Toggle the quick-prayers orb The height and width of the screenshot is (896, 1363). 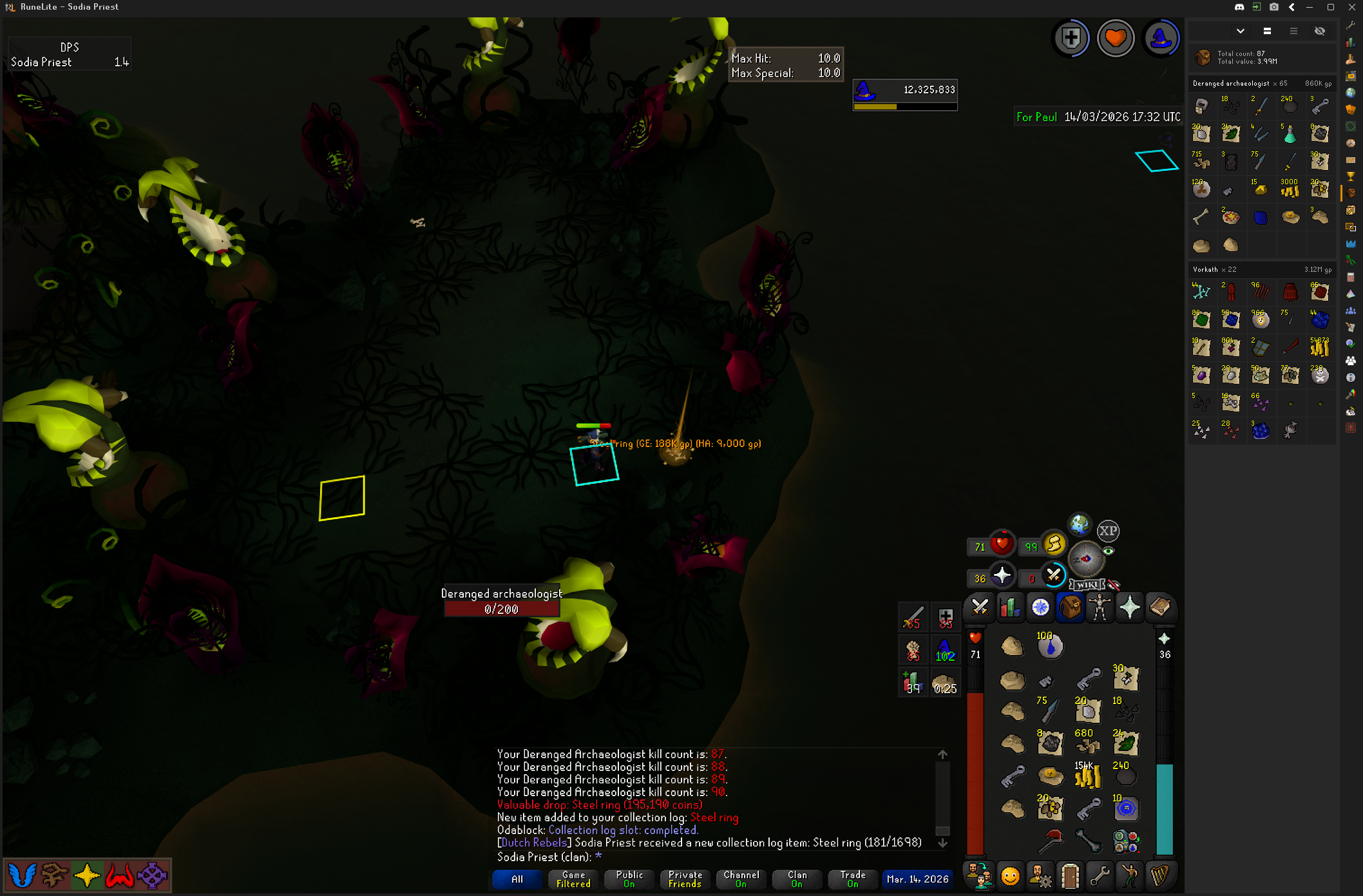[x=1002, y=575]
